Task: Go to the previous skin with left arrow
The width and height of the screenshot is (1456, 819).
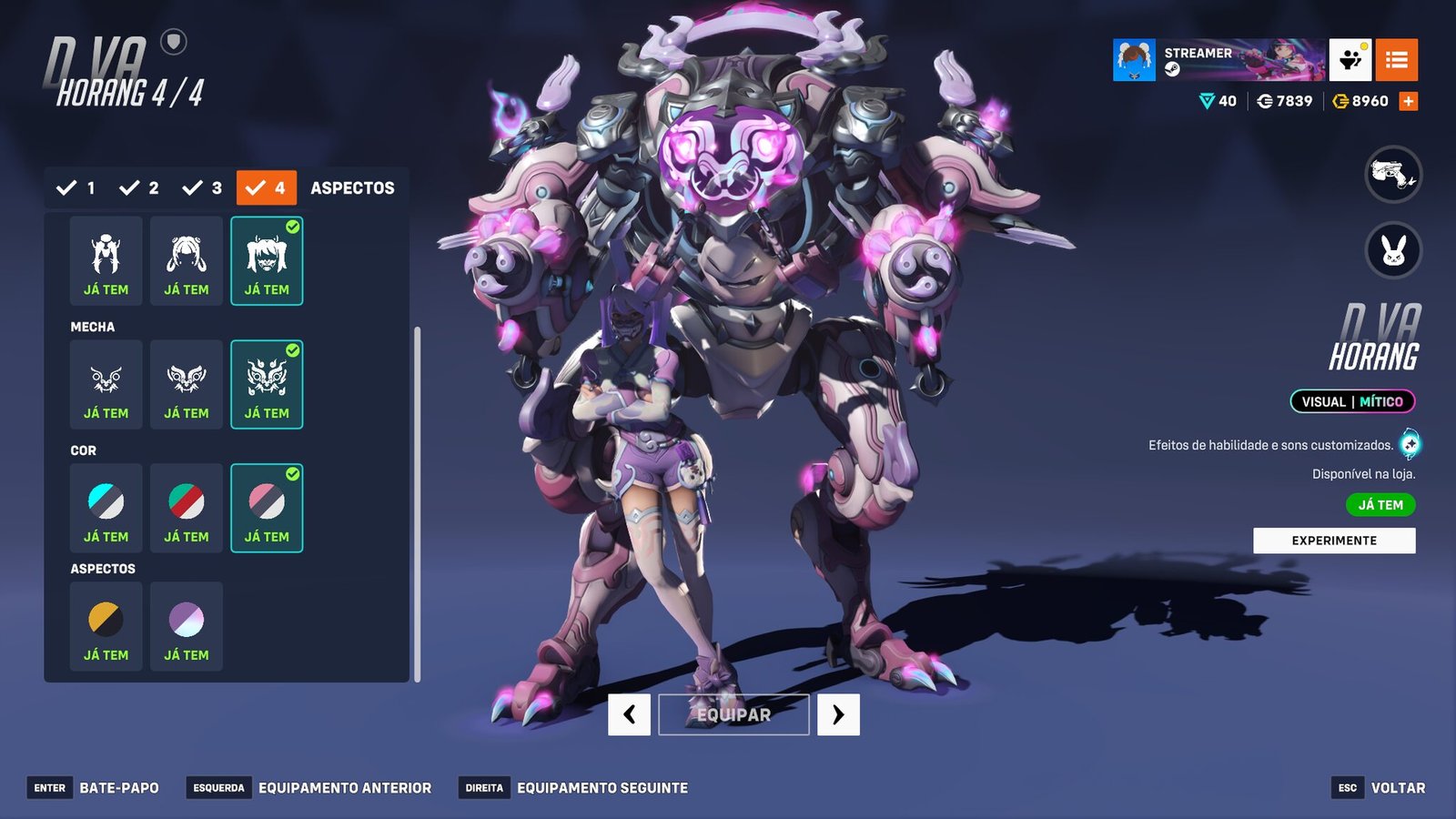Action: (629, 714)
